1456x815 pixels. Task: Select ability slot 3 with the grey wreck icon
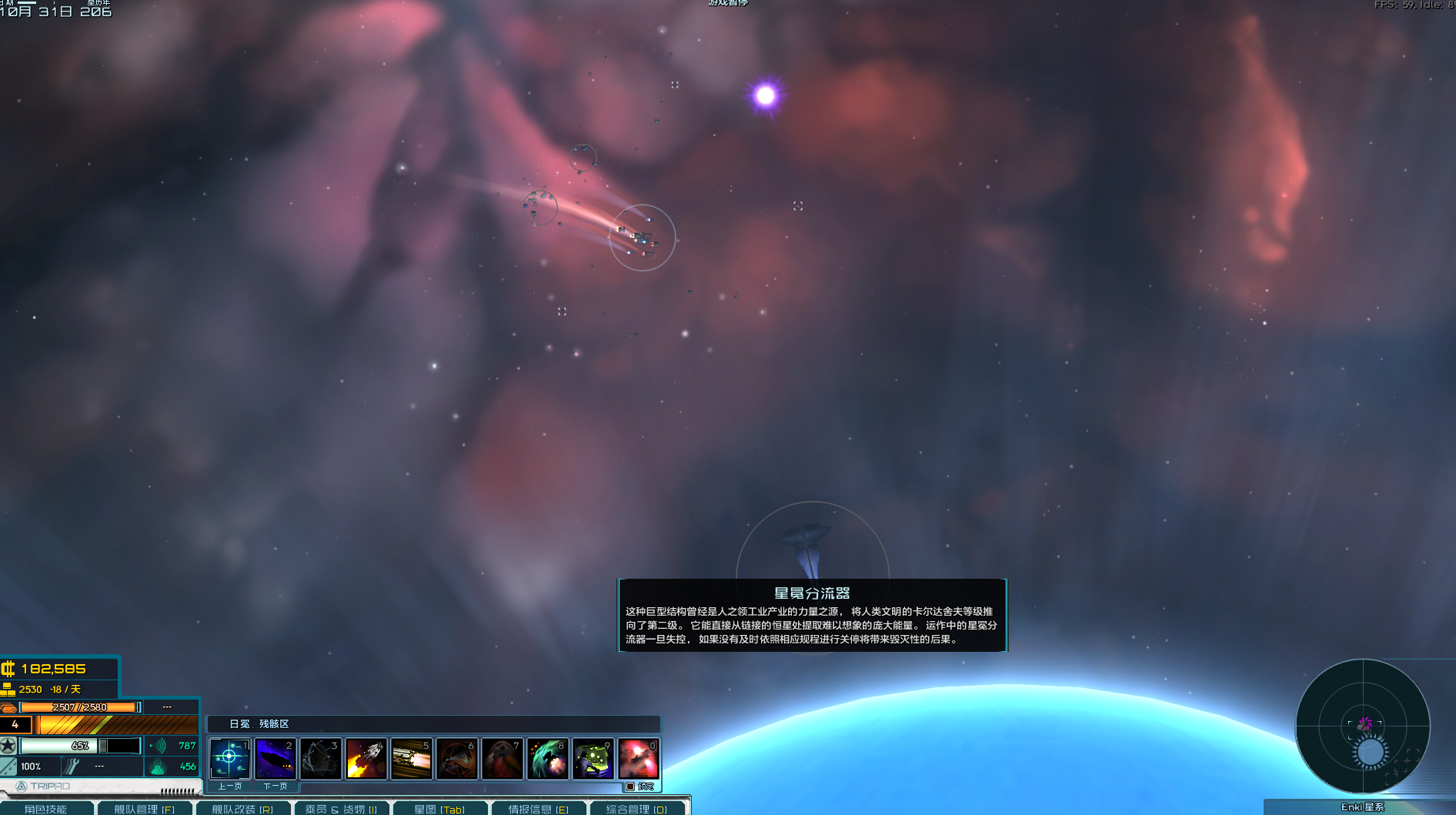(x=320, y=759)
